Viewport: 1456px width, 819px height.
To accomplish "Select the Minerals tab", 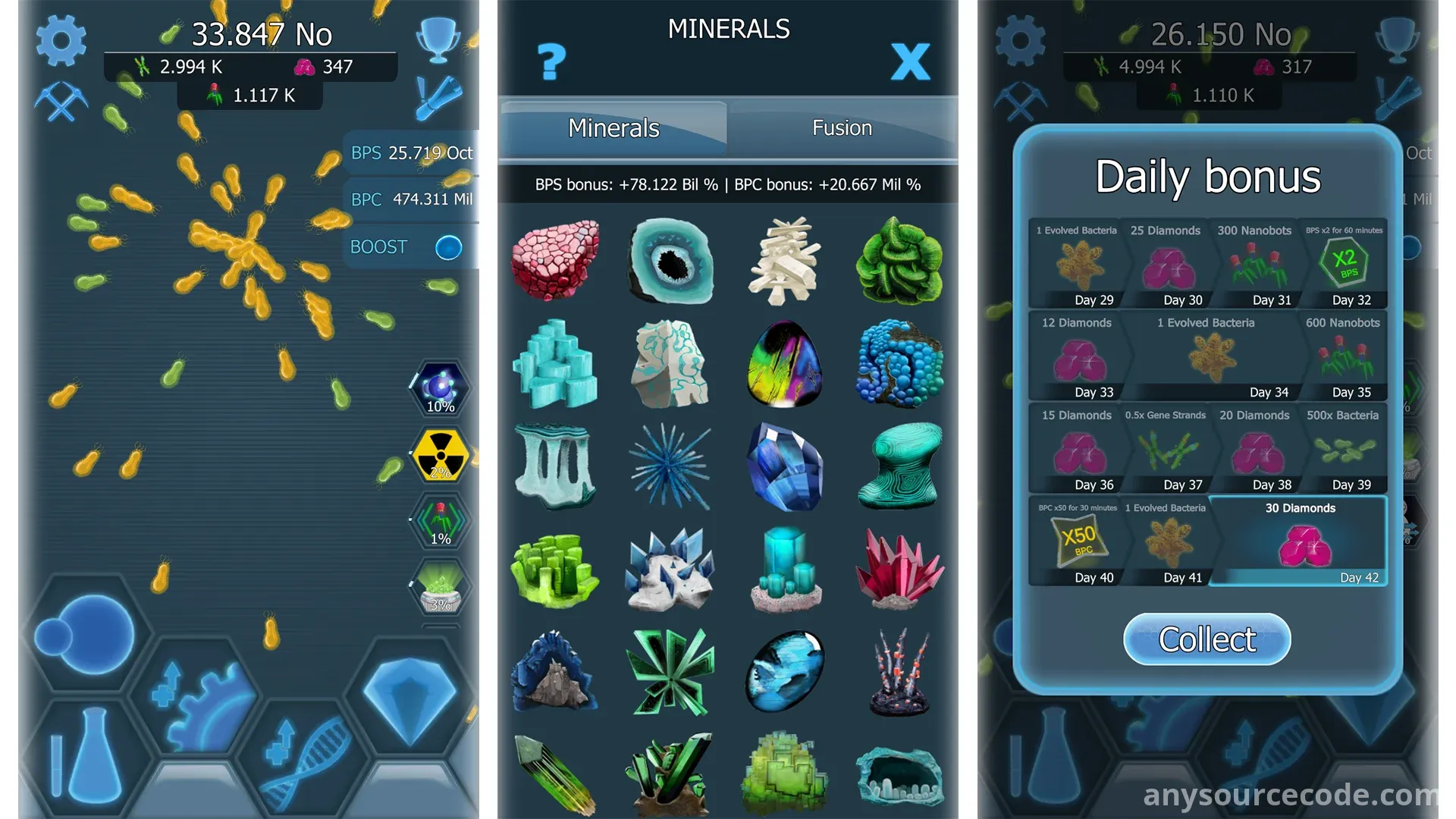I will pos(613,128).
